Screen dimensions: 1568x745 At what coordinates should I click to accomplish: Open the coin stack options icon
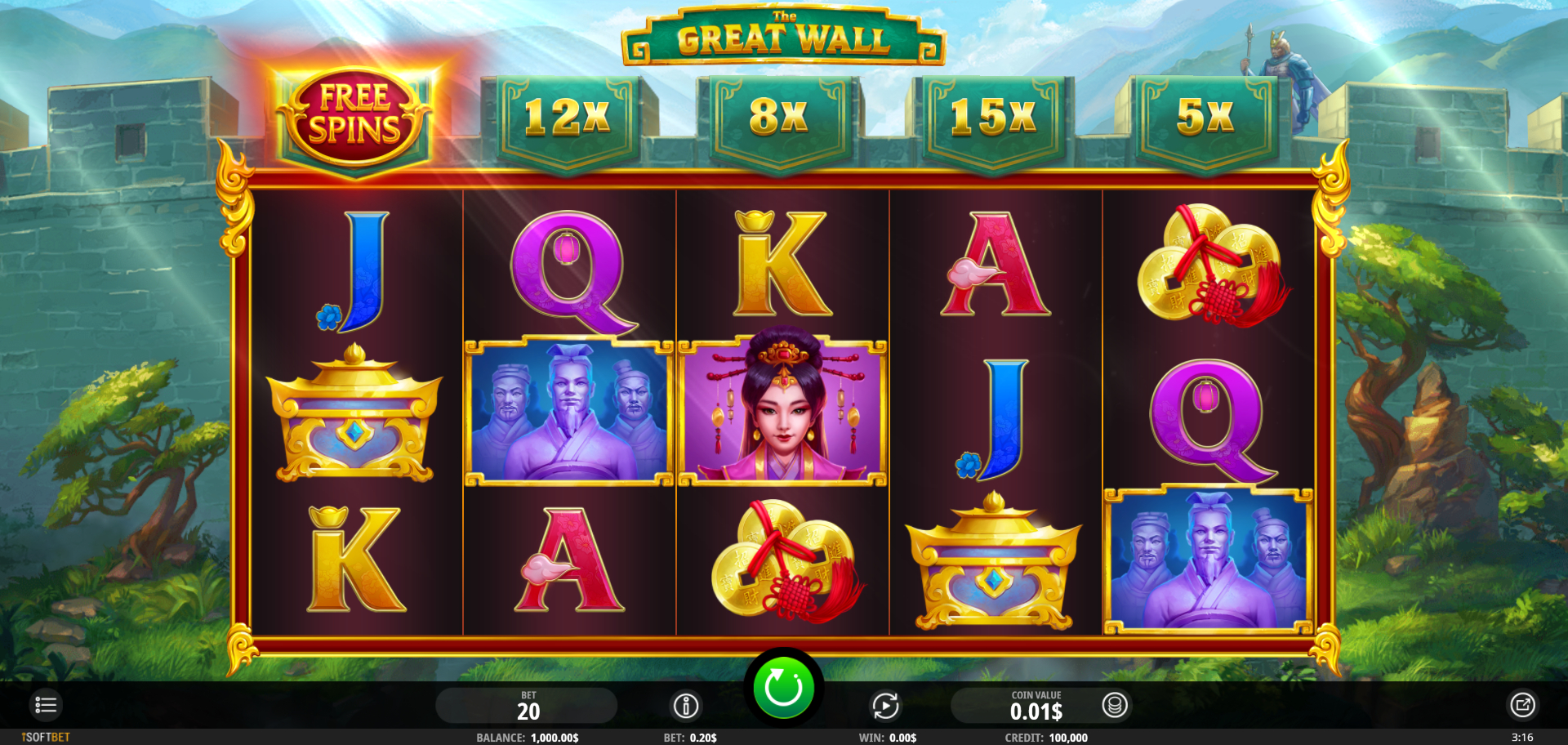click(1115, 705)
